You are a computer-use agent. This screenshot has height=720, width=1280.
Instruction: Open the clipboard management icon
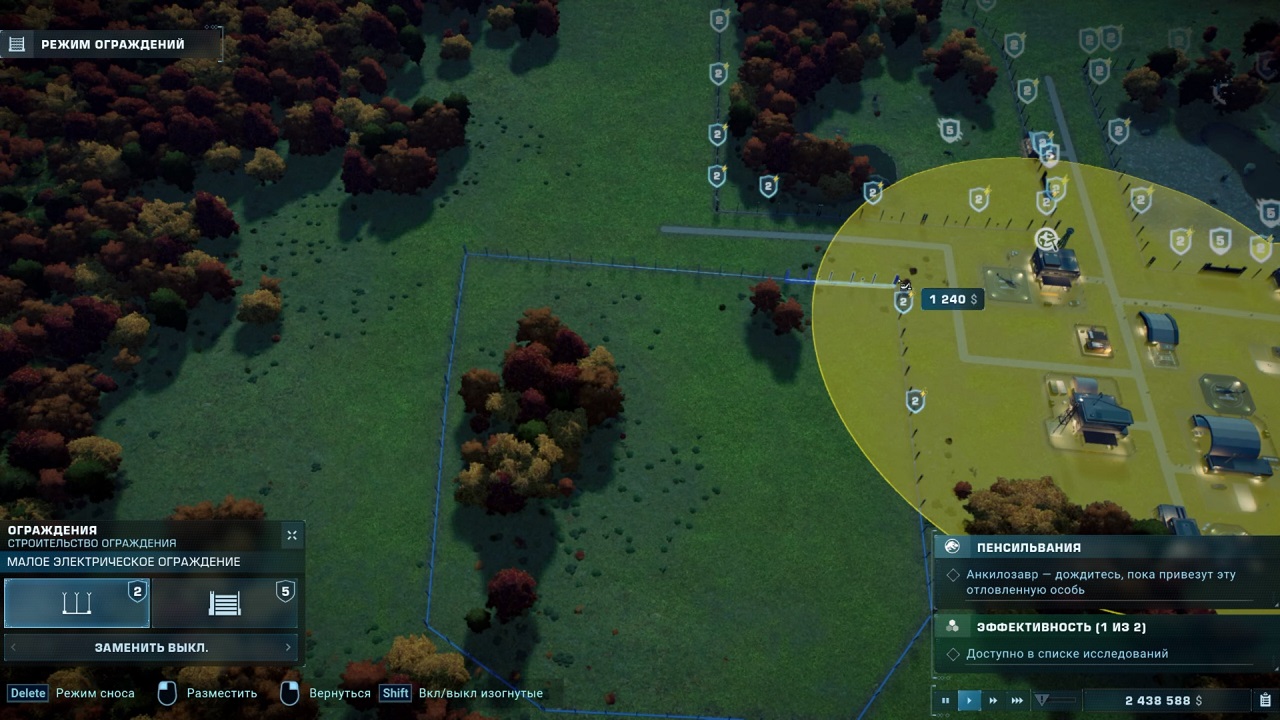1265,701
